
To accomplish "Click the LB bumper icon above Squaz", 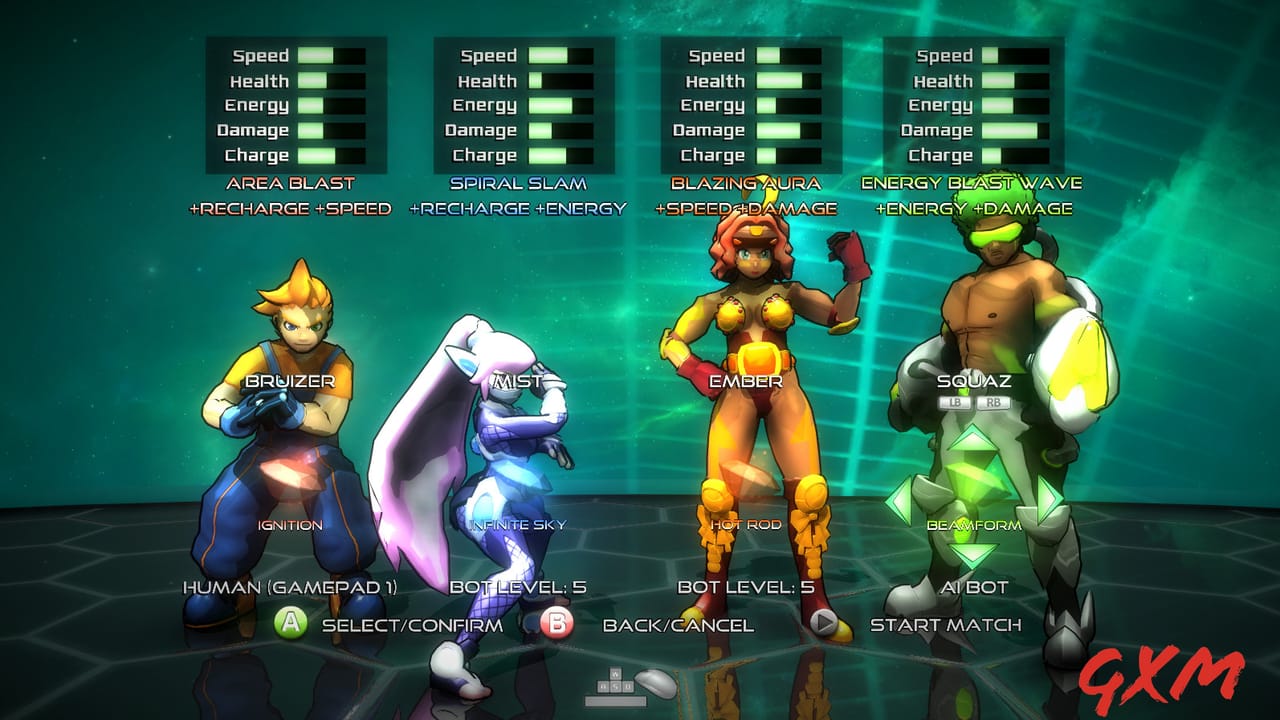I will tap(957, 404).
